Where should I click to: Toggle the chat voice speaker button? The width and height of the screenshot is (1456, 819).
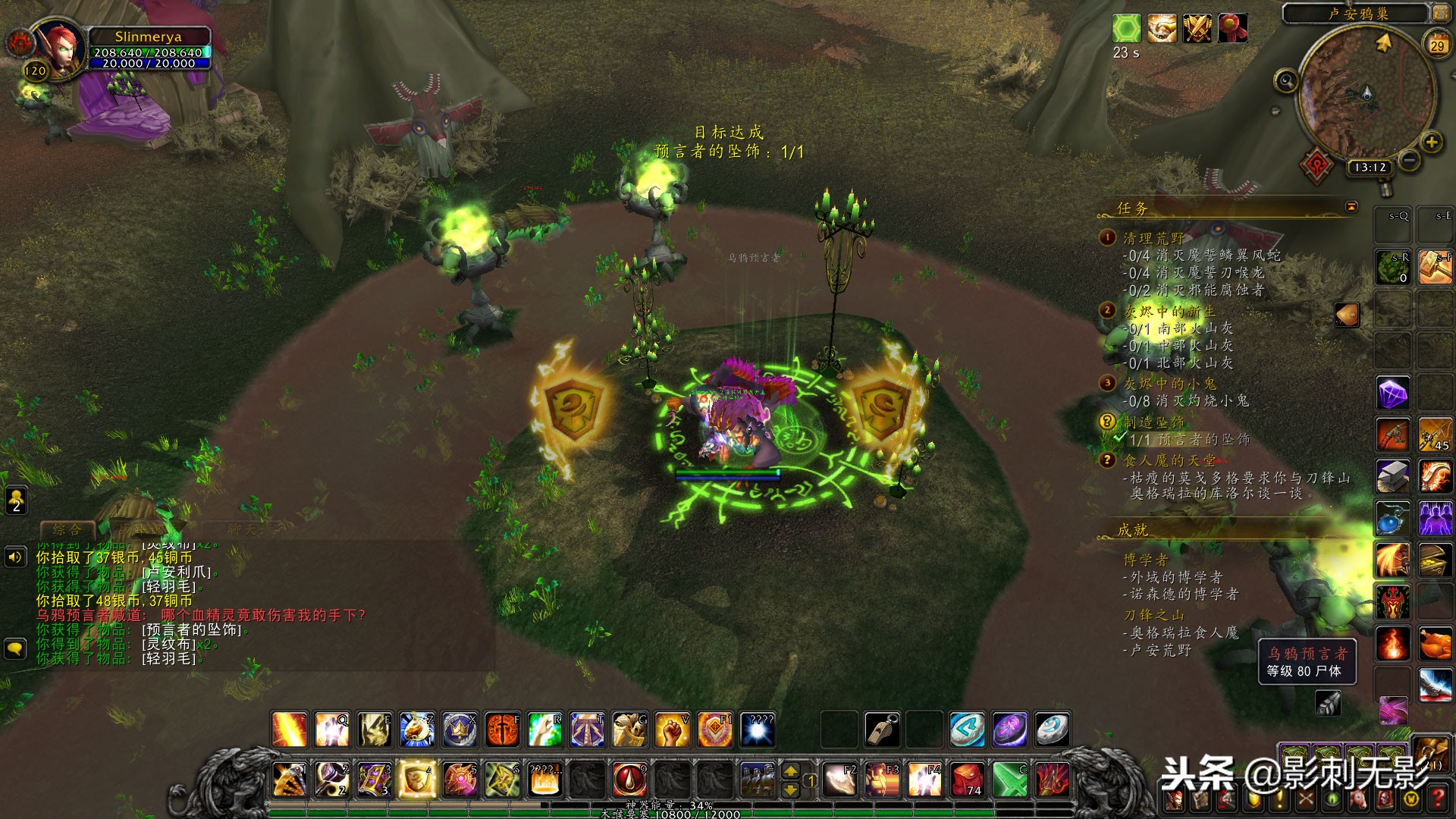16,557
